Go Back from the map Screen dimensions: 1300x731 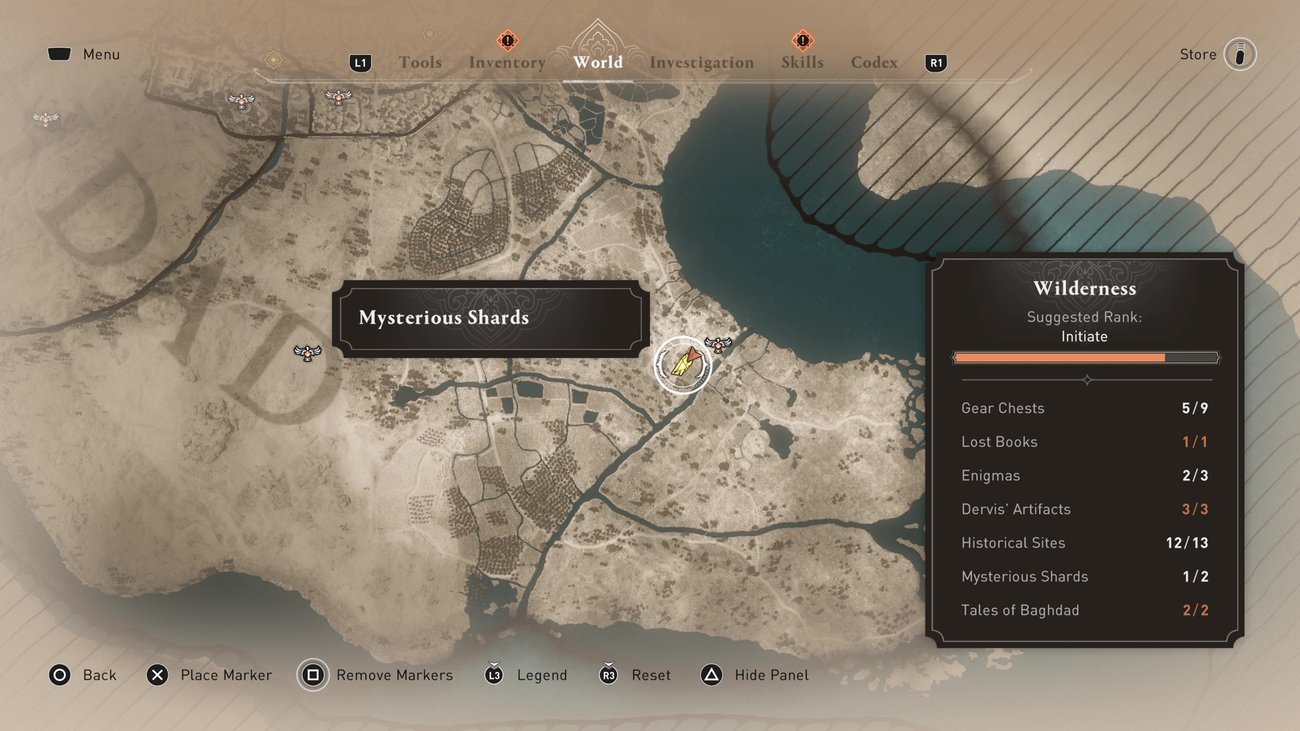click(x=83, y=675)
